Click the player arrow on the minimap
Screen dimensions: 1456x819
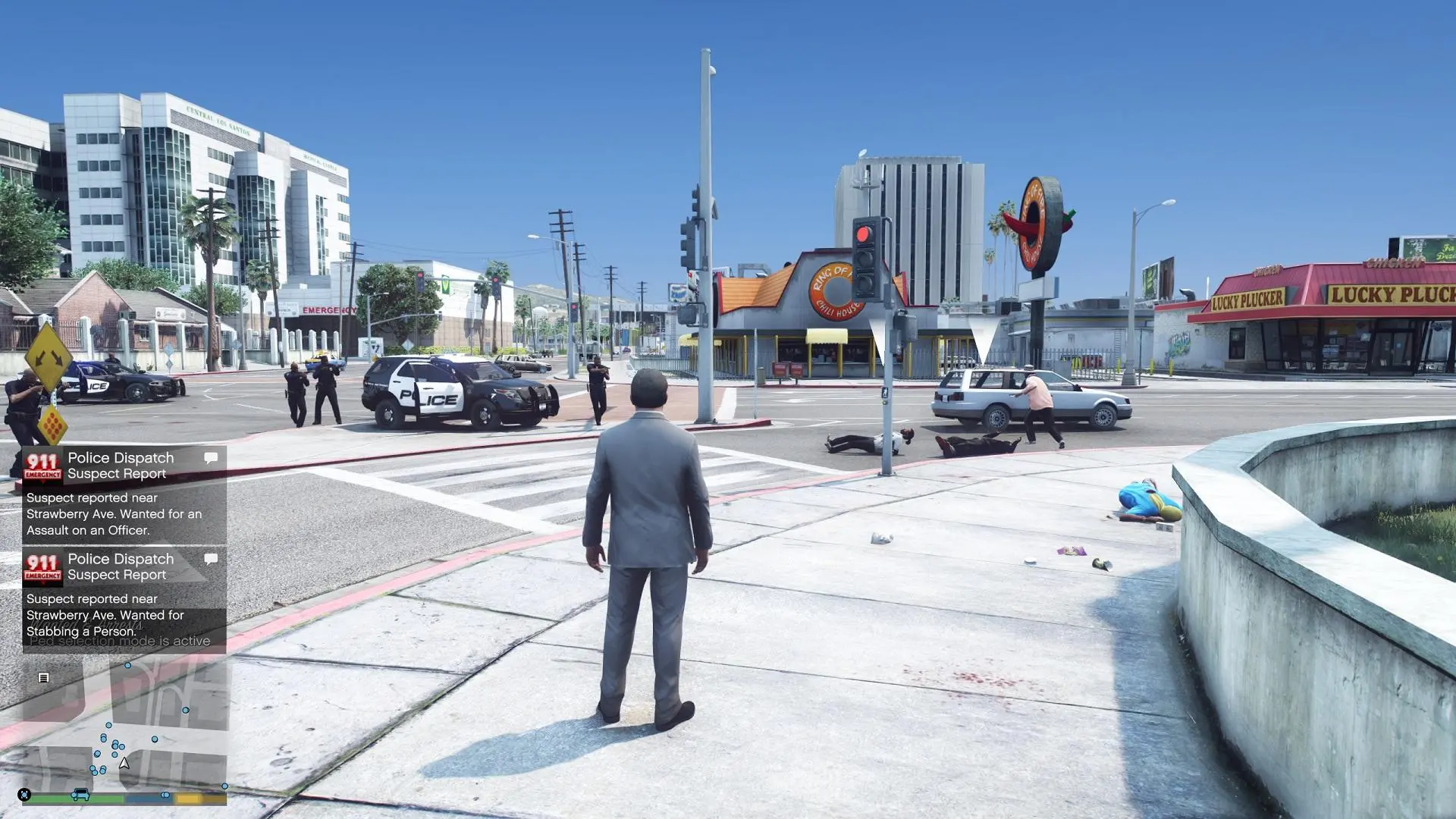click(x=124, y=764)
